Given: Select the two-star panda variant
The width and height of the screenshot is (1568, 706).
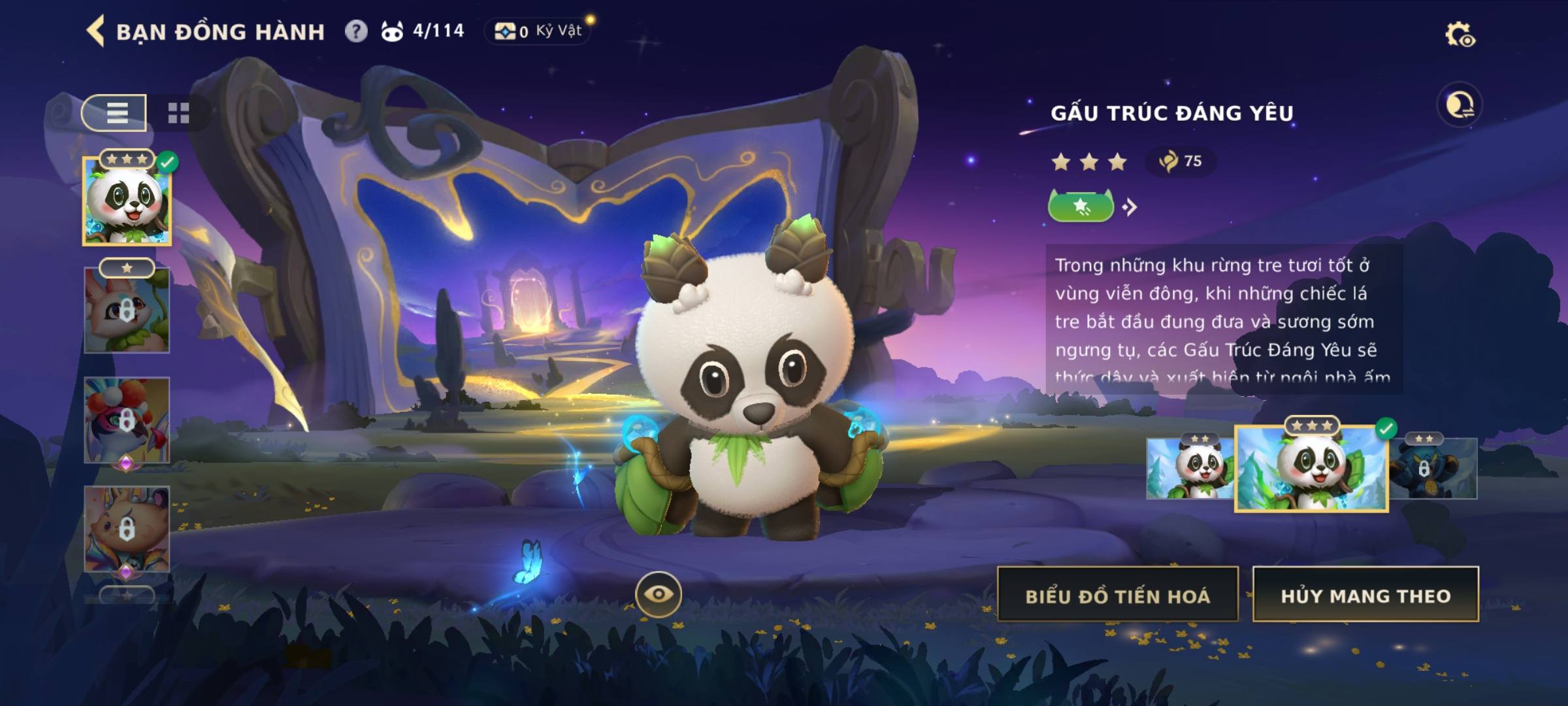Looking at the screenshot, I should click(1190, 468).
